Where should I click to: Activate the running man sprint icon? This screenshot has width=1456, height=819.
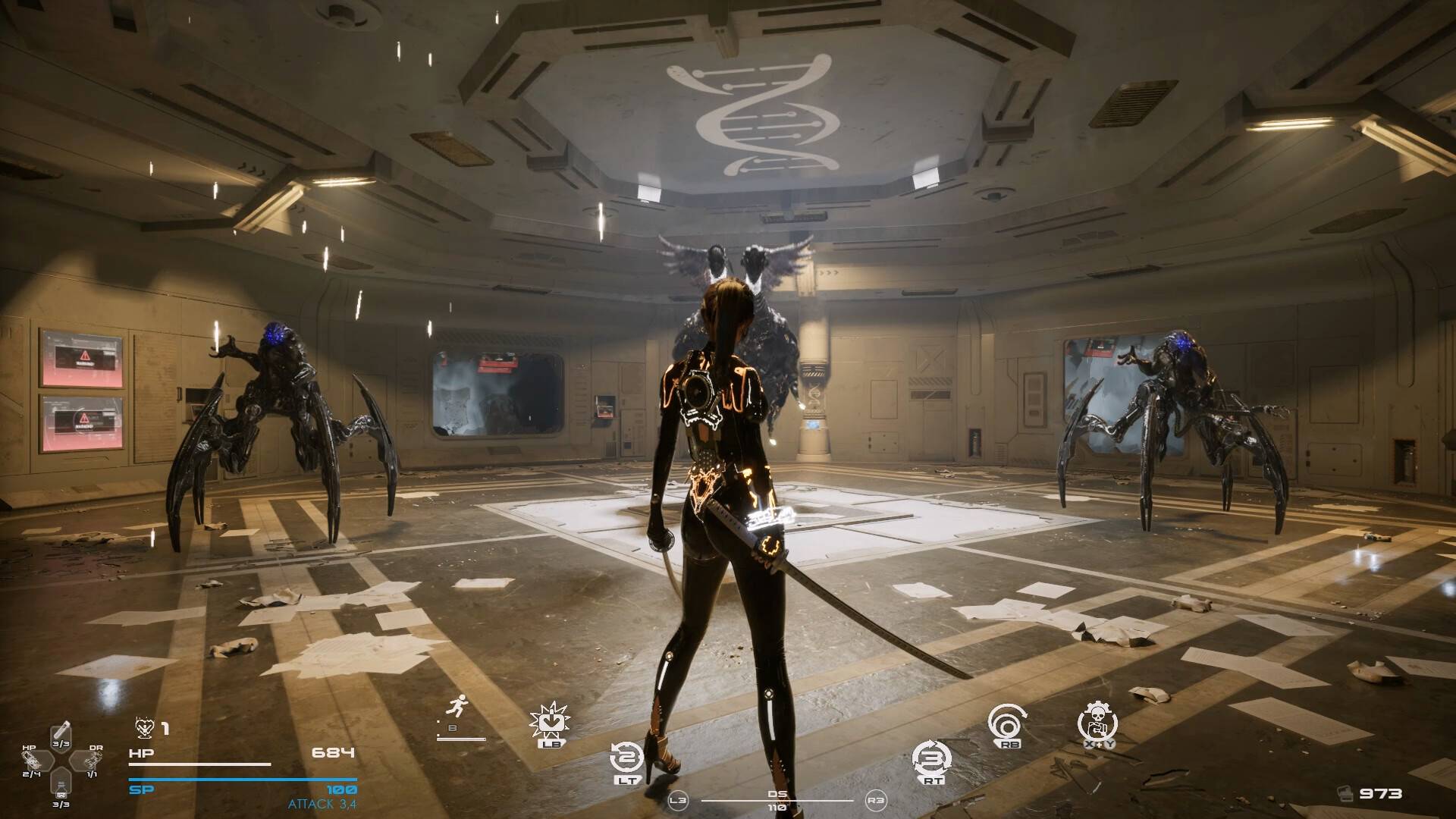(457, 708)
